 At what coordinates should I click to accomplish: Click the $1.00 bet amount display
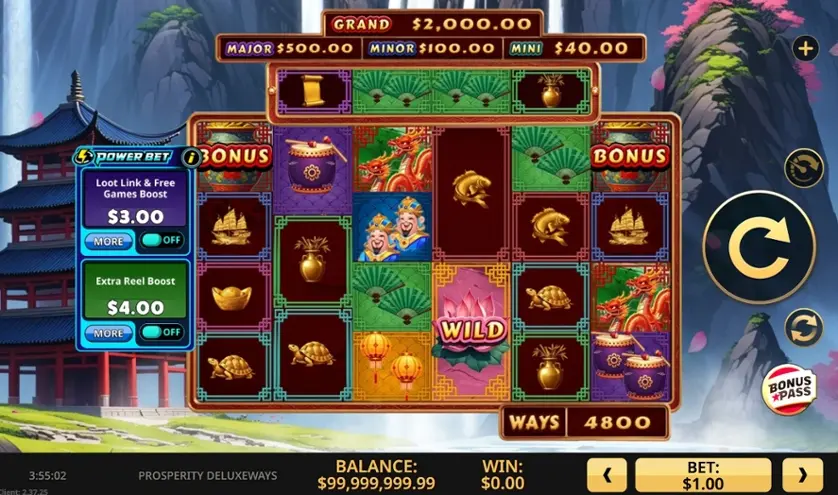coord(703,475)
